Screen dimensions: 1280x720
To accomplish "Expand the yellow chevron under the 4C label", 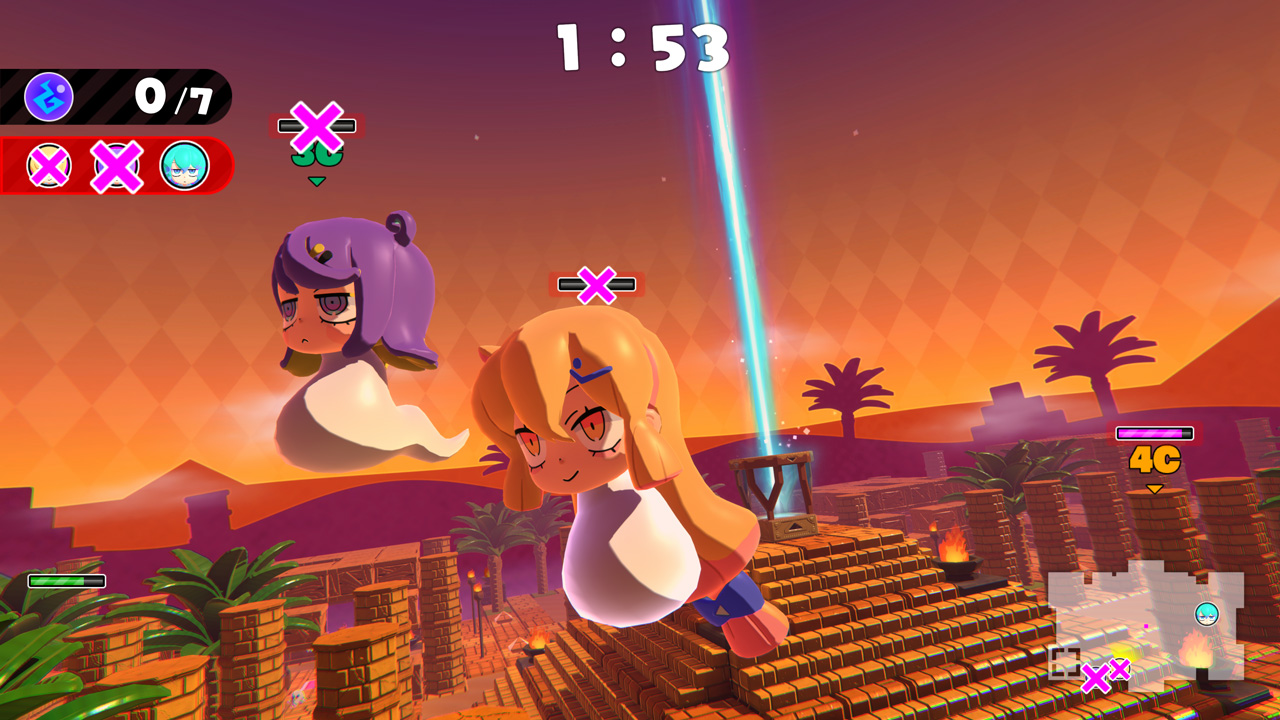I will coord(1155,487).
